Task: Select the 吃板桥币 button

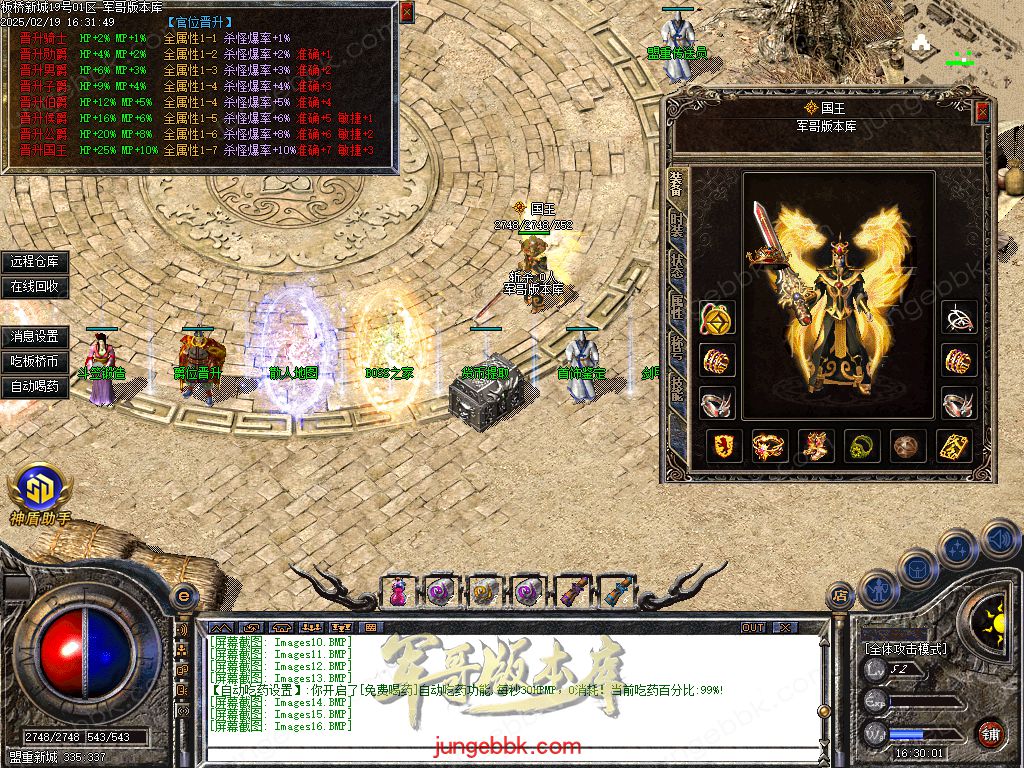Action: tap(35, 361)
